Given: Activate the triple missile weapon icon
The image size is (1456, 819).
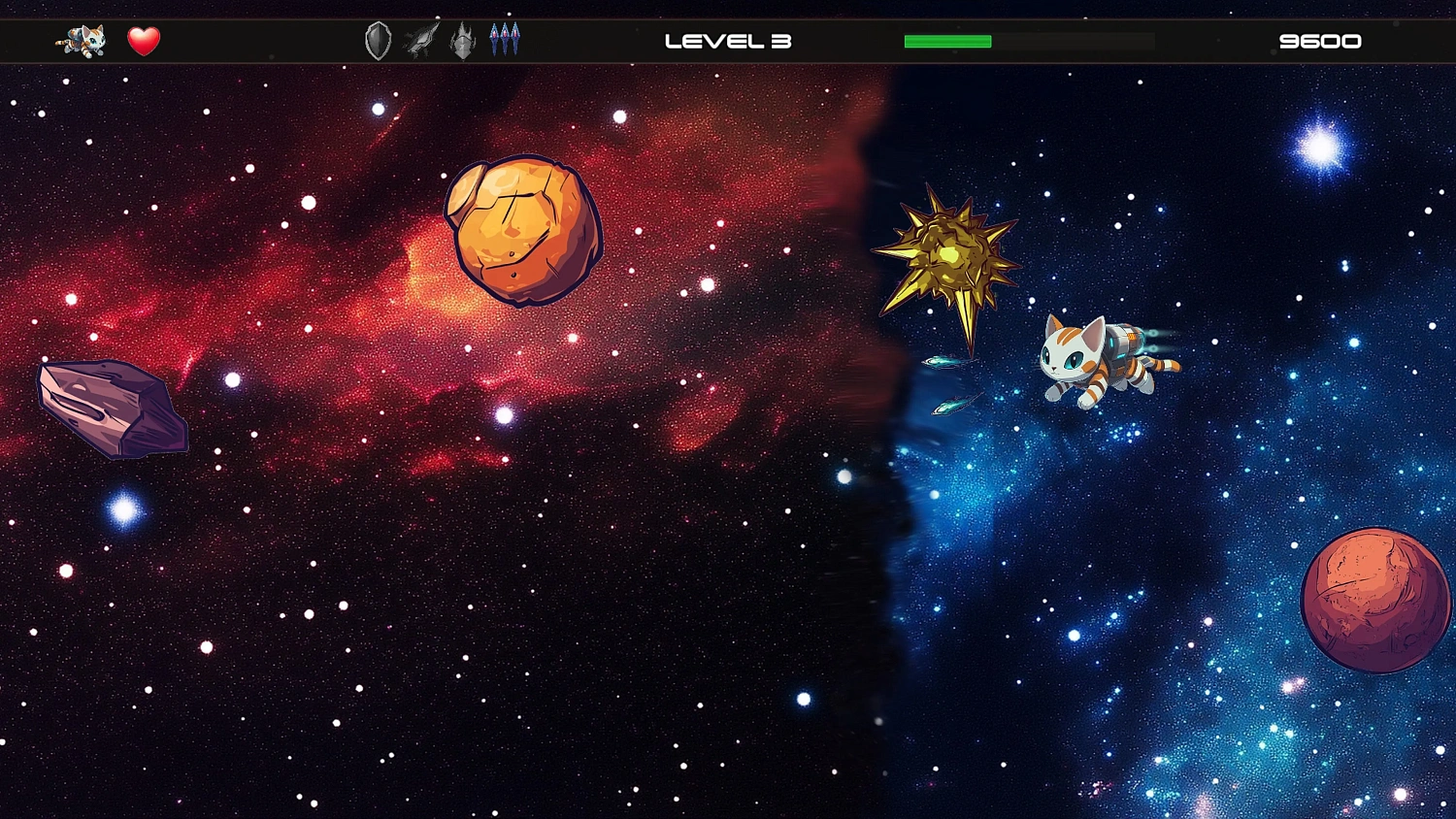Looking at the screenshot, I should 504,41.
